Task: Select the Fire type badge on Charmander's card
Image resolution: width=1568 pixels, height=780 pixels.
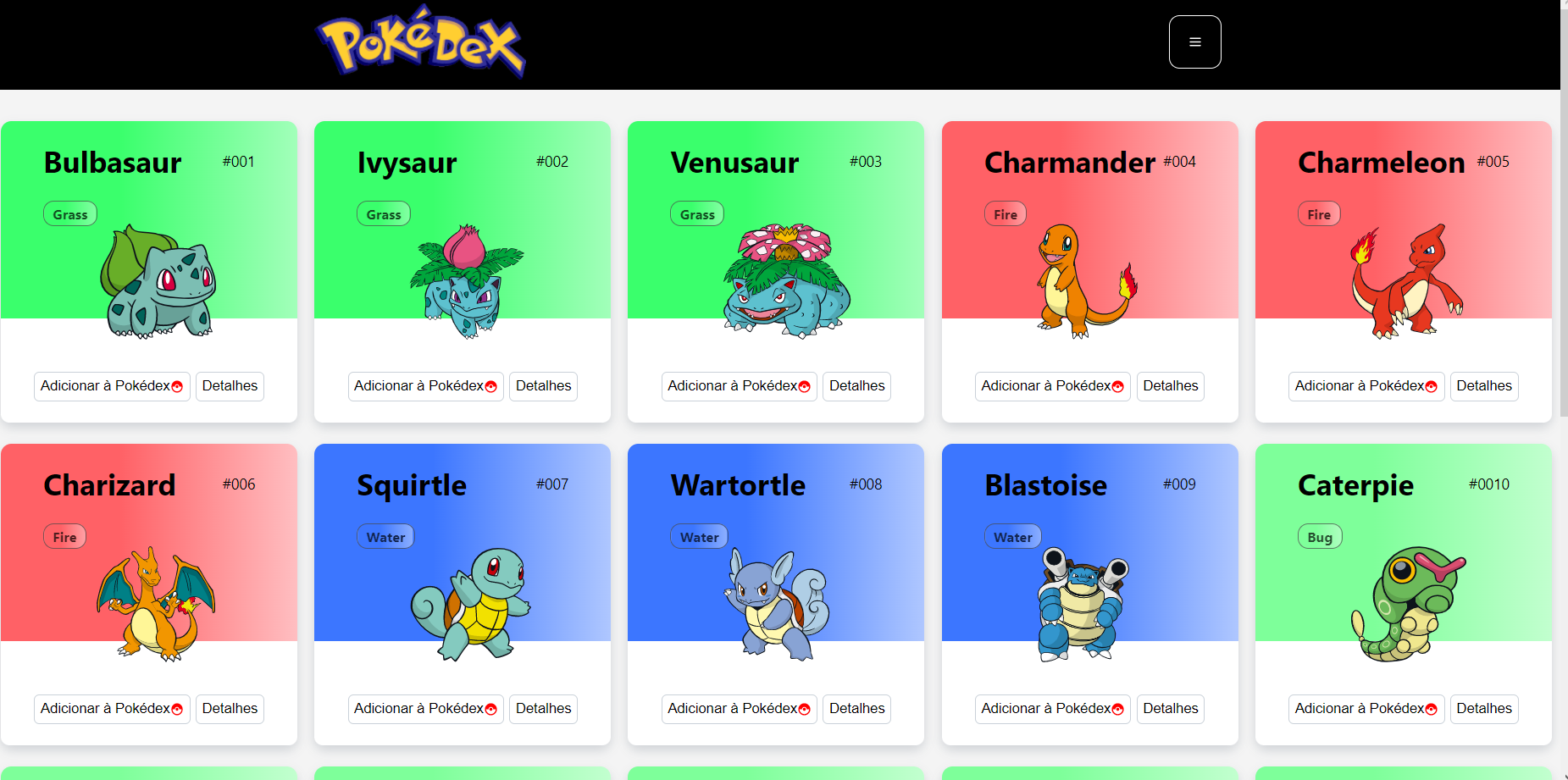Action: (1005, 213)
